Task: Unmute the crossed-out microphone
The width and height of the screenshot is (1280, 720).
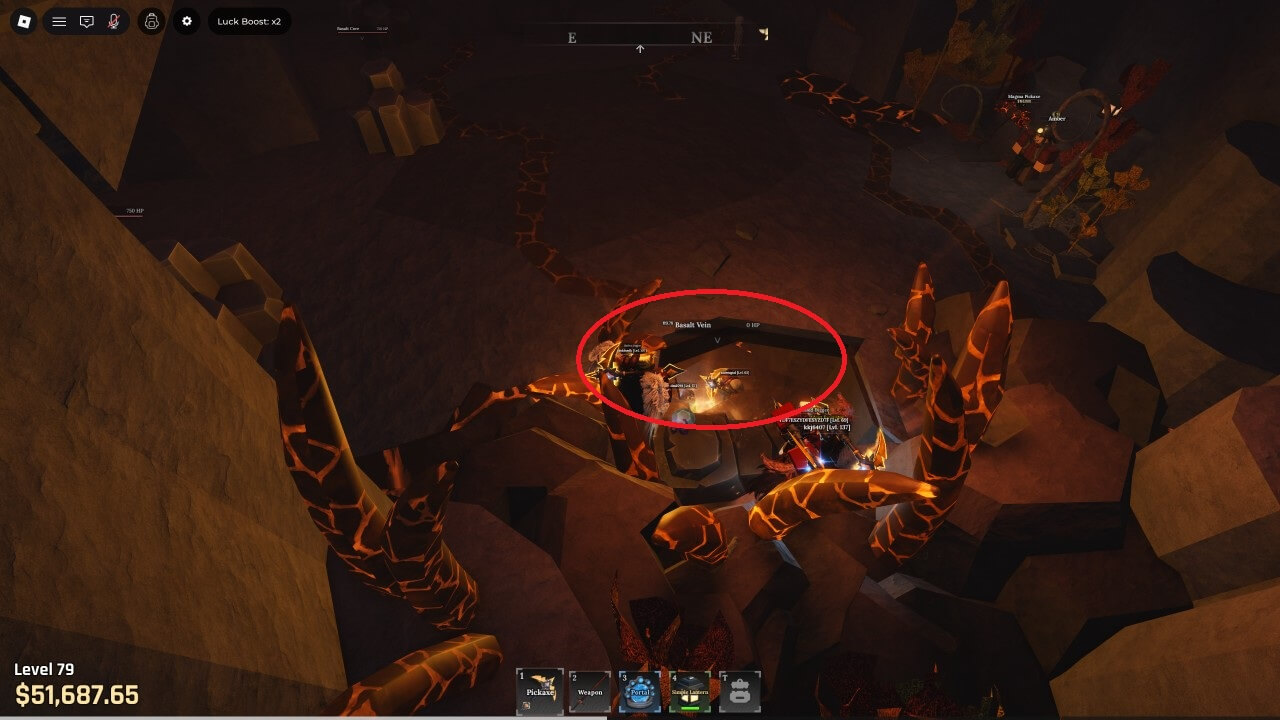Action: click(x=114, y=21)
